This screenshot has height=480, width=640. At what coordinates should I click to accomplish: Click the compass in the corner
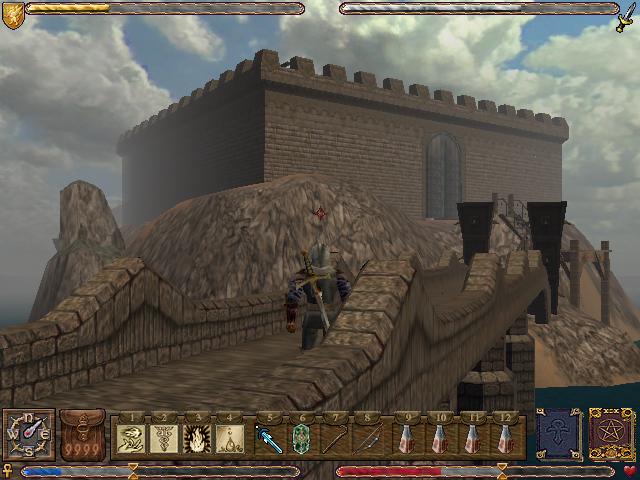[x=27, y=434]
